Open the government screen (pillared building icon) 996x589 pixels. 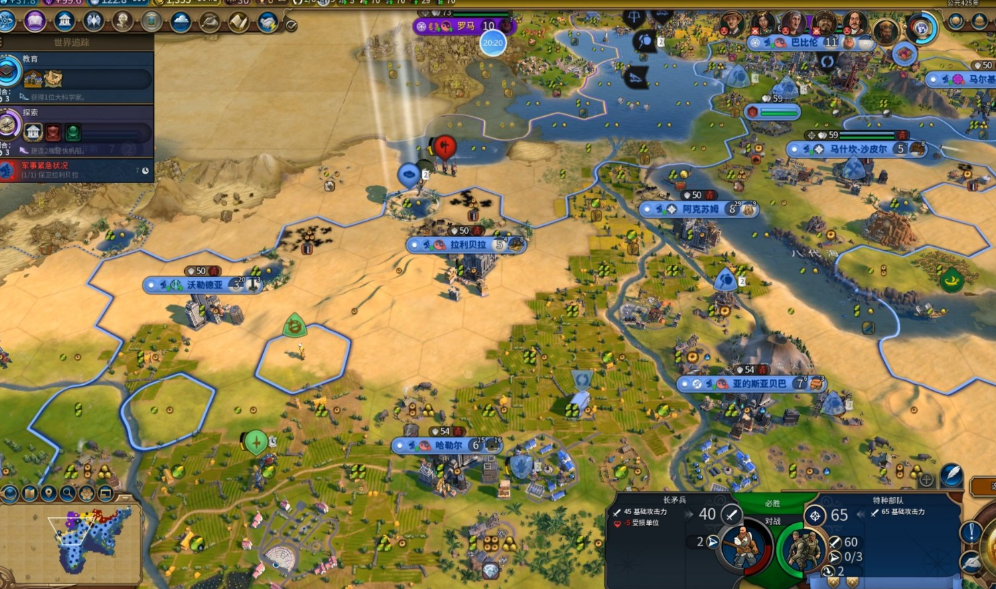[65, 21]
